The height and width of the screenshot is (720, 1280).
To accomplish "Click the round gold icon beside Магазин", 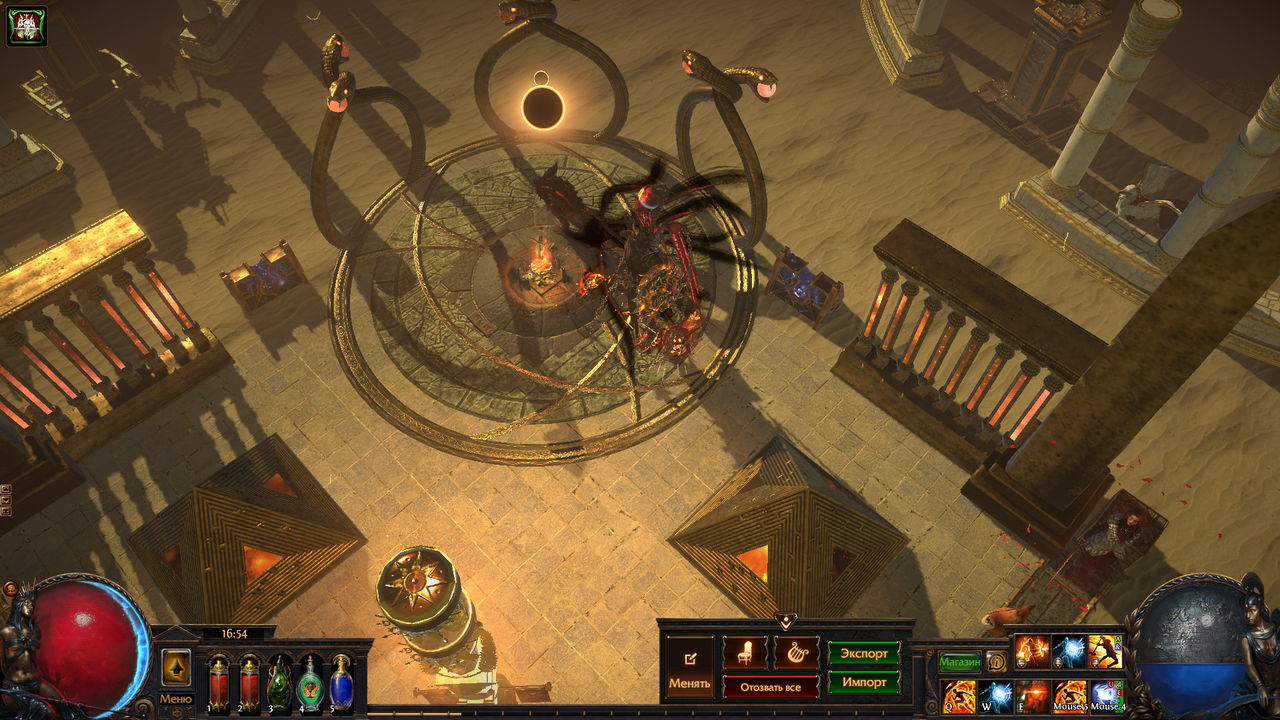I will coord(996,661).
